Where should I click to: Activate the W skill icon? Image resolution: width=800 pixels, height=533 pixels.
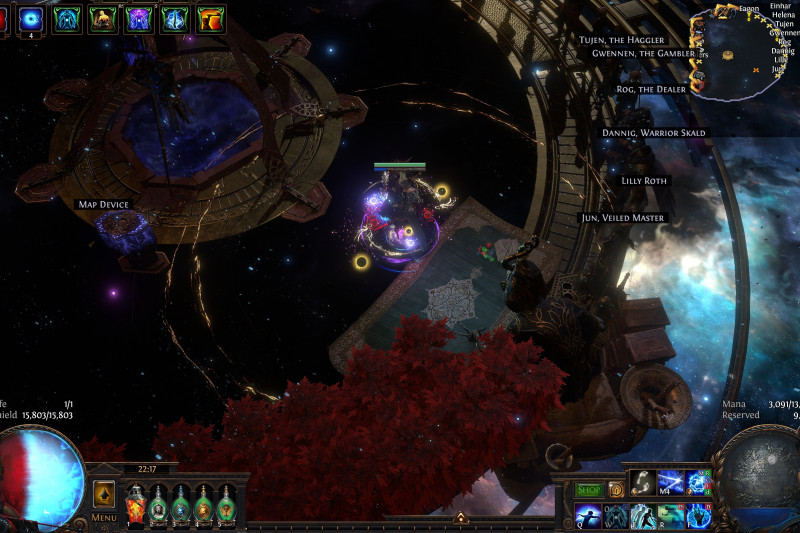[x=615, y=515]
